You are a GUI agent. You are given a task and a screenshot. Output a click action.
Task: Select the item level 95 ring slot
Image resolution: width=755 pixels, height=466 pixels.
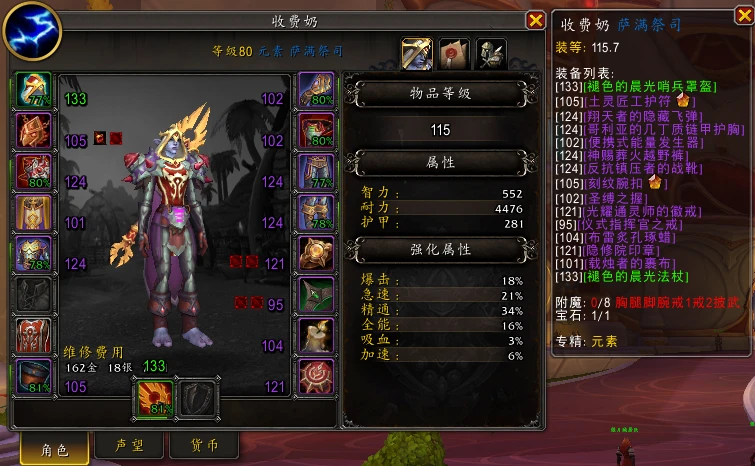316,295
